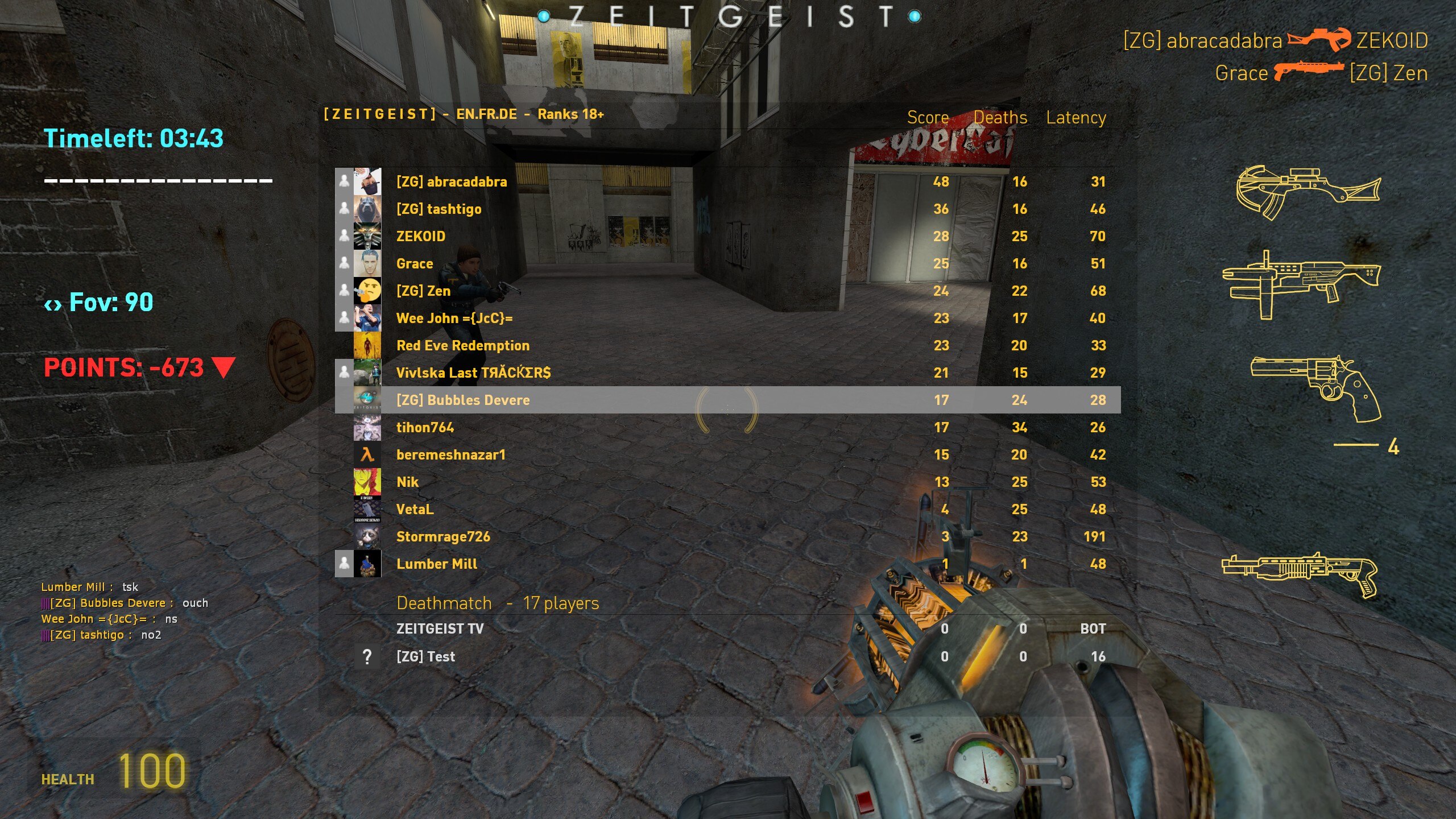
Task: Select player Stormrage726 in the scoreboard
Action: 444,536
